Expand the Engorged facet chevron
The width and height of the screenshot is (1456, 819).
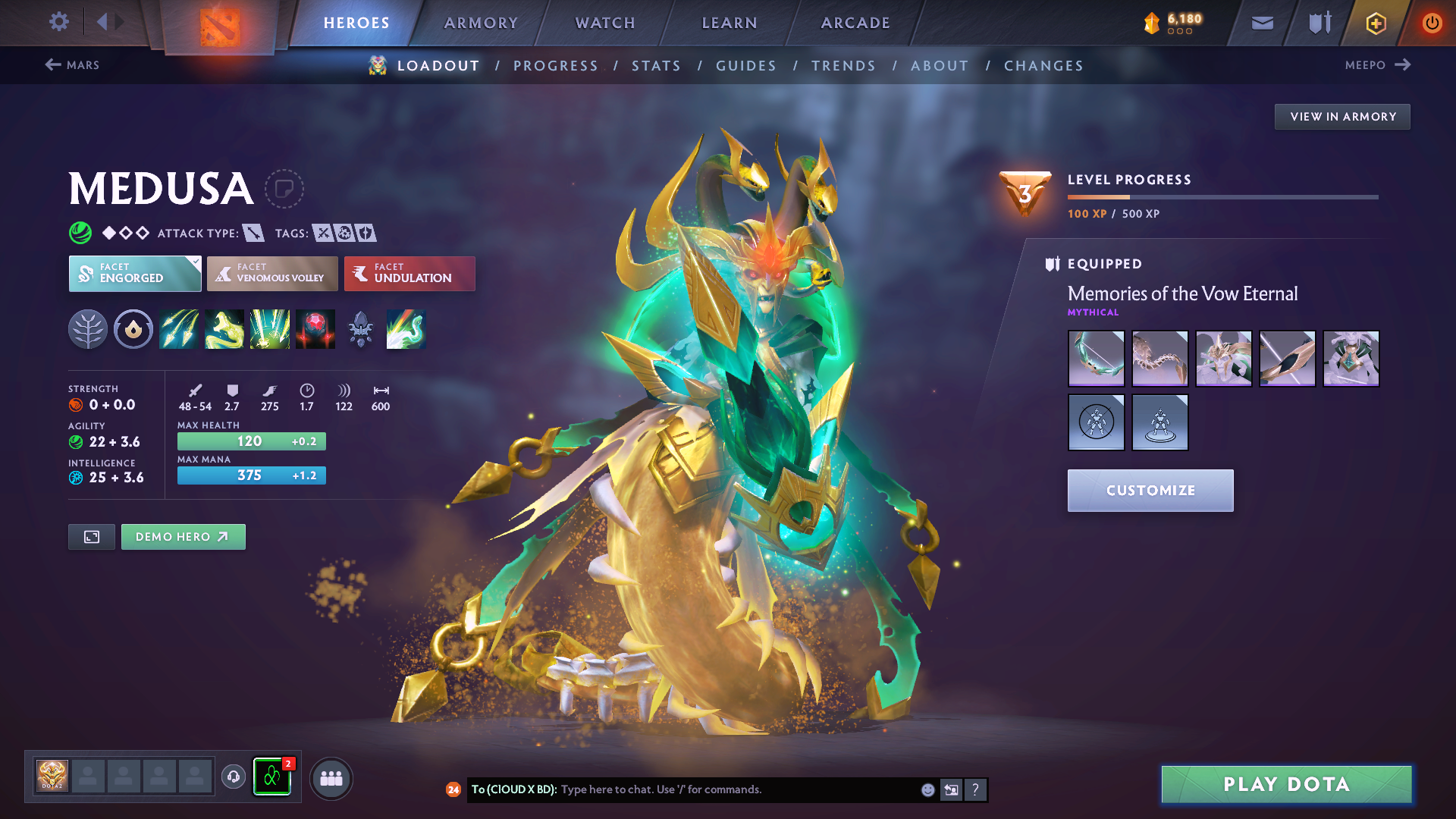click(x=196, y=261)
